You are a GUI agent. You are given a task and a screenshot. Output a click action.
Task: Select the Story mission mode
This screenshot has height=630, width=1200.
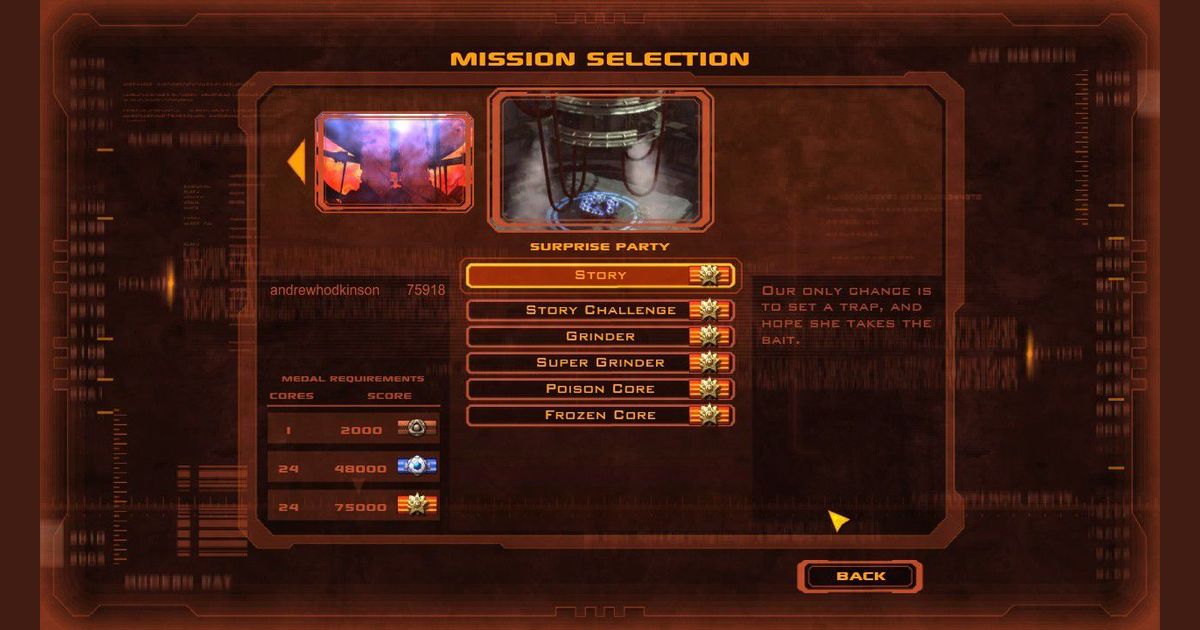click(600, 275)
